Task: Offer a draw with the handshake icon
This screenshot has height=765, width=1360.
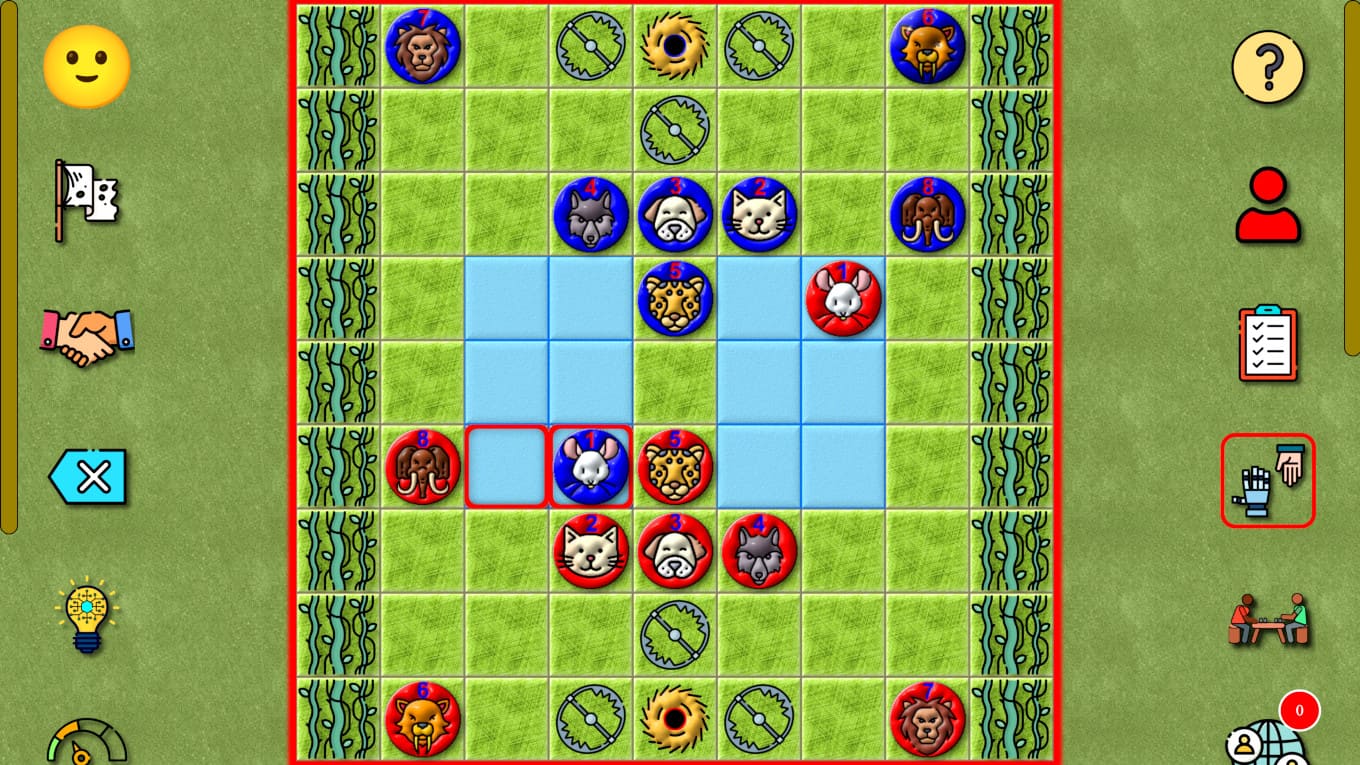Action: 86,337
